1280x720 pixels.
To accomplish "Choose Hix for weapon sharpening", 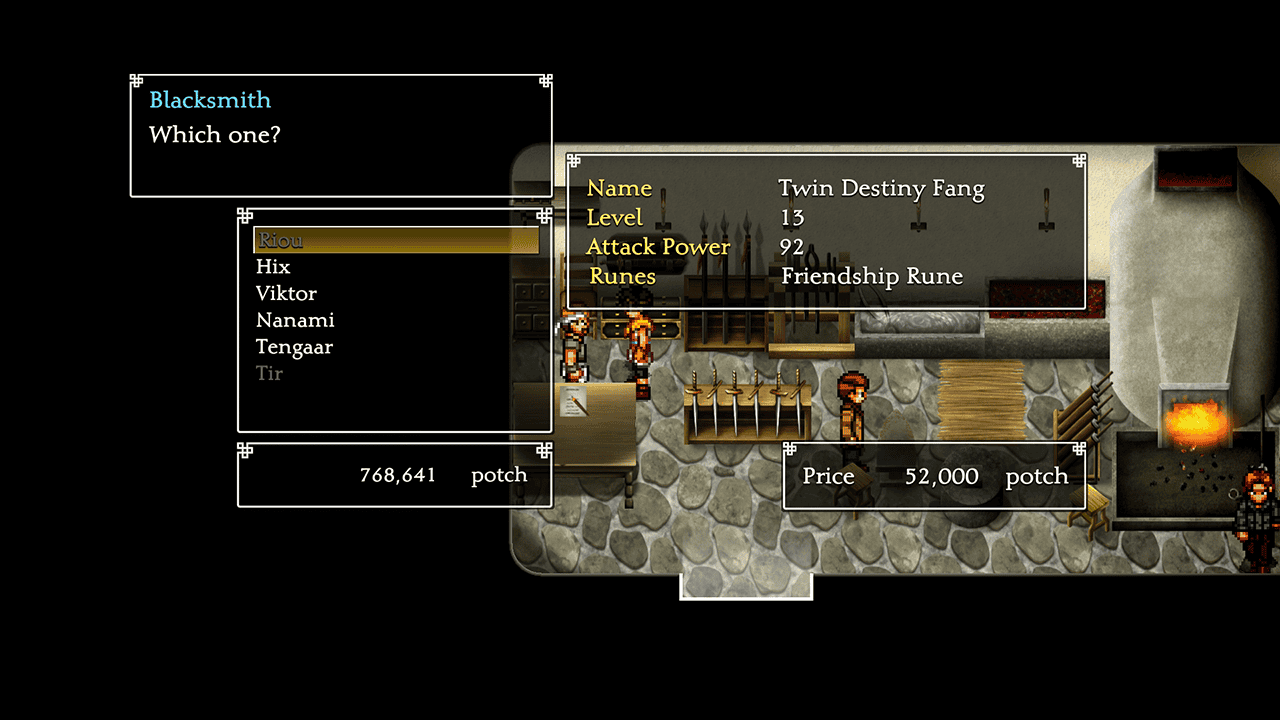I will [273, 267].
